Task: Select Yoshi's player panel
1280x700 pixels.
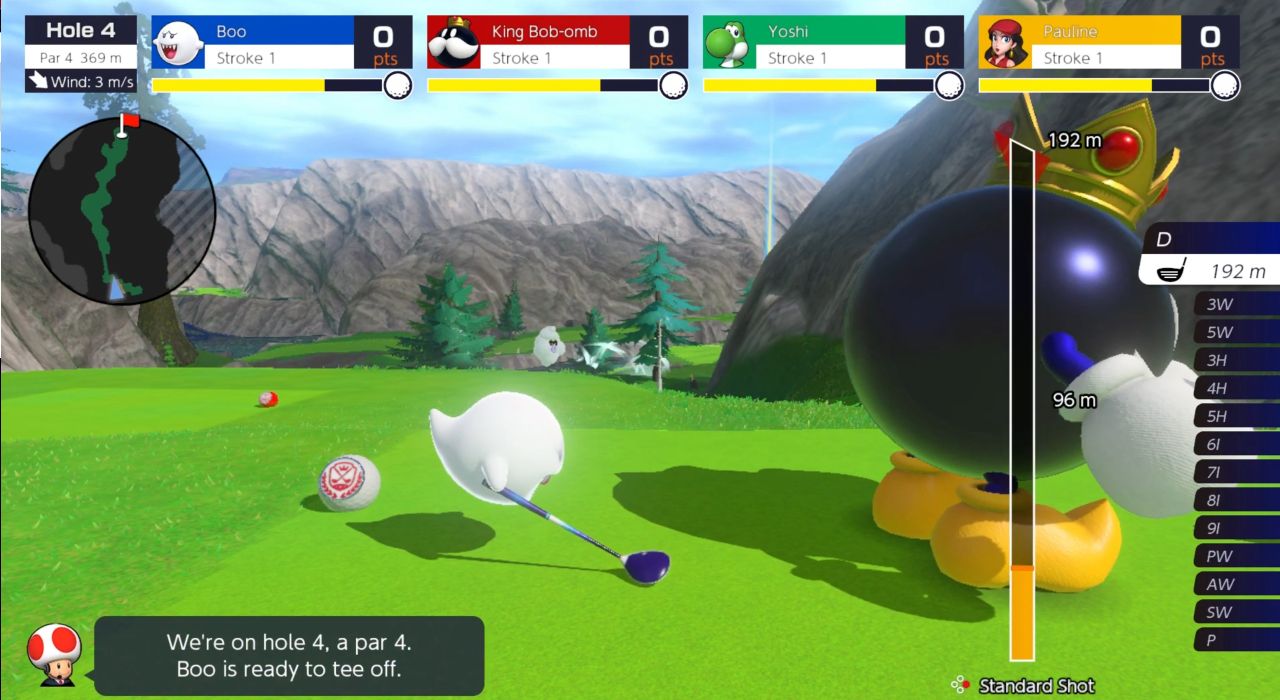Action: click(833, 43)
